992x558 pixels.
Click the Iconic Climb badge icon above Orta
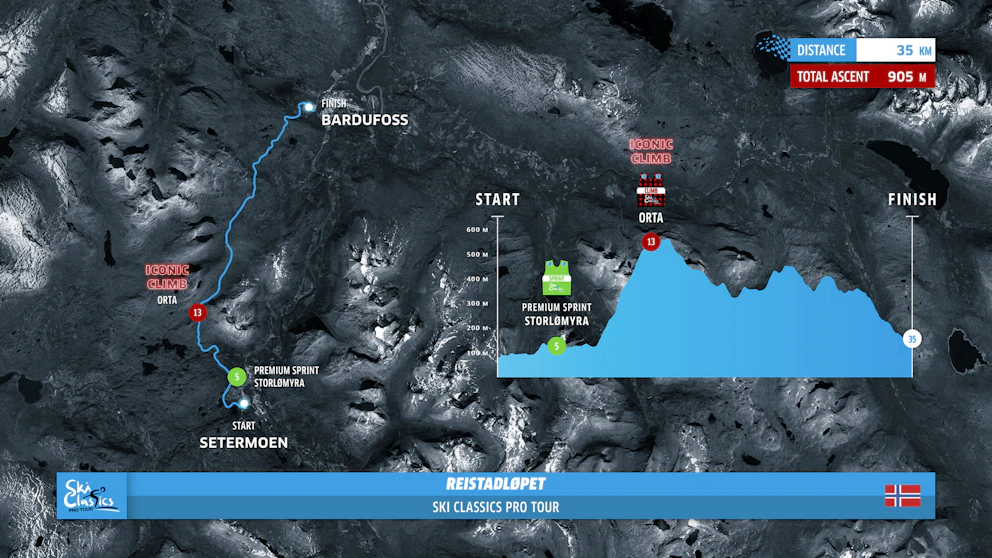(651, 191)
